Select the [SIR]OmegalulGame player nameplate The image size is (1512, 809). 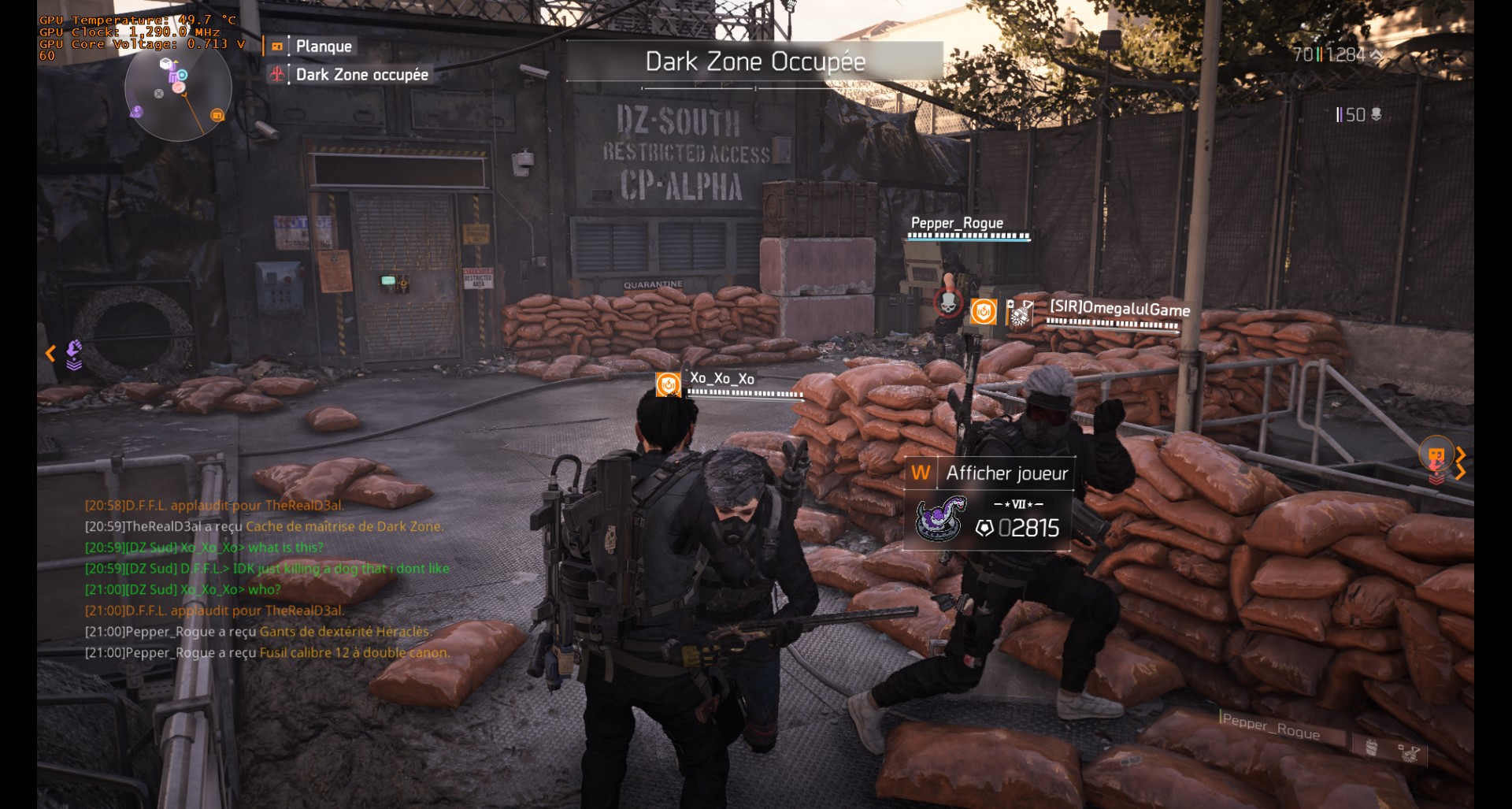point(1119,308)
